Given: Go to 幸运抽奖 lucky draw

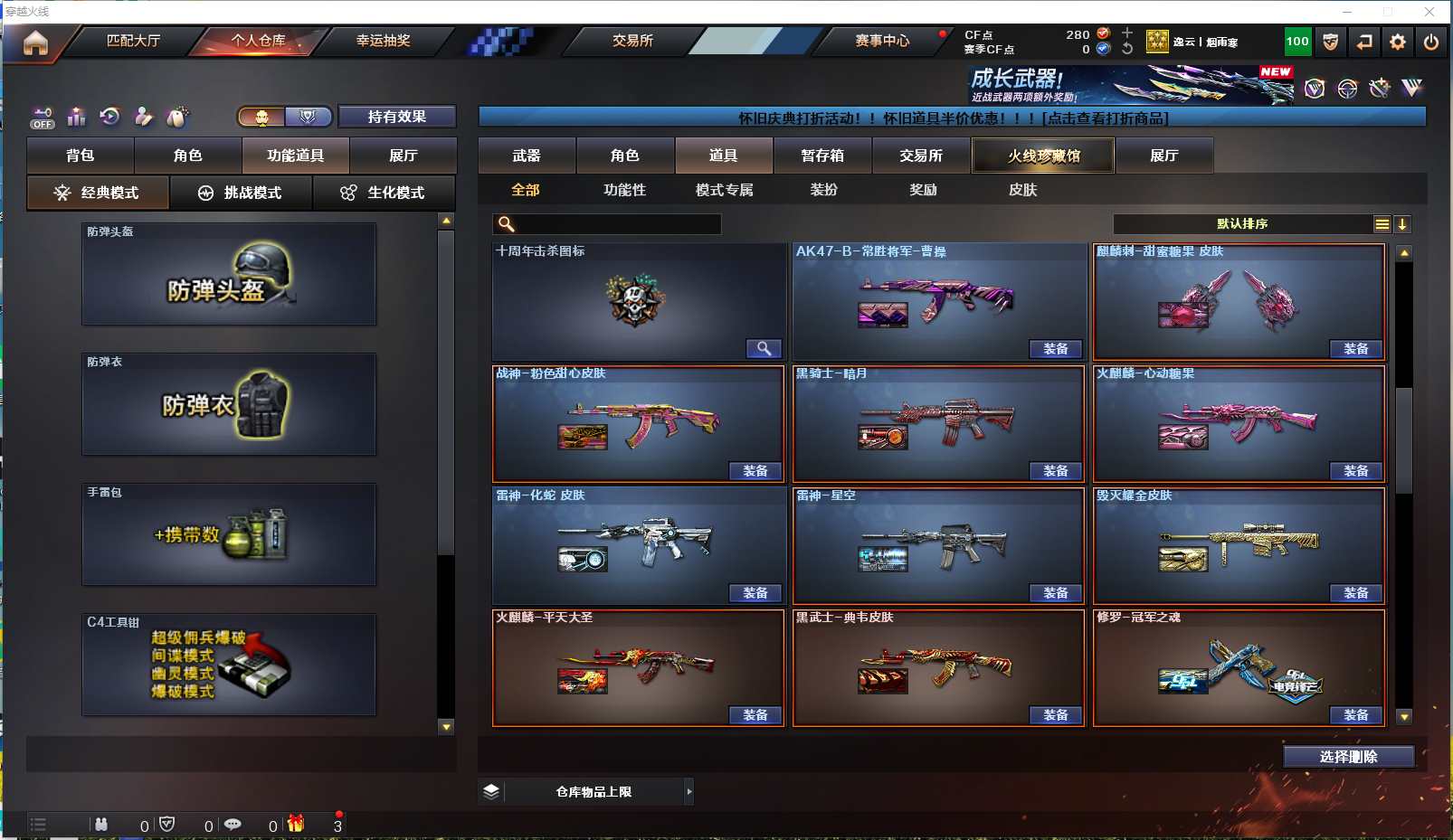Looking at the screenshot, I should coord(383,41).
